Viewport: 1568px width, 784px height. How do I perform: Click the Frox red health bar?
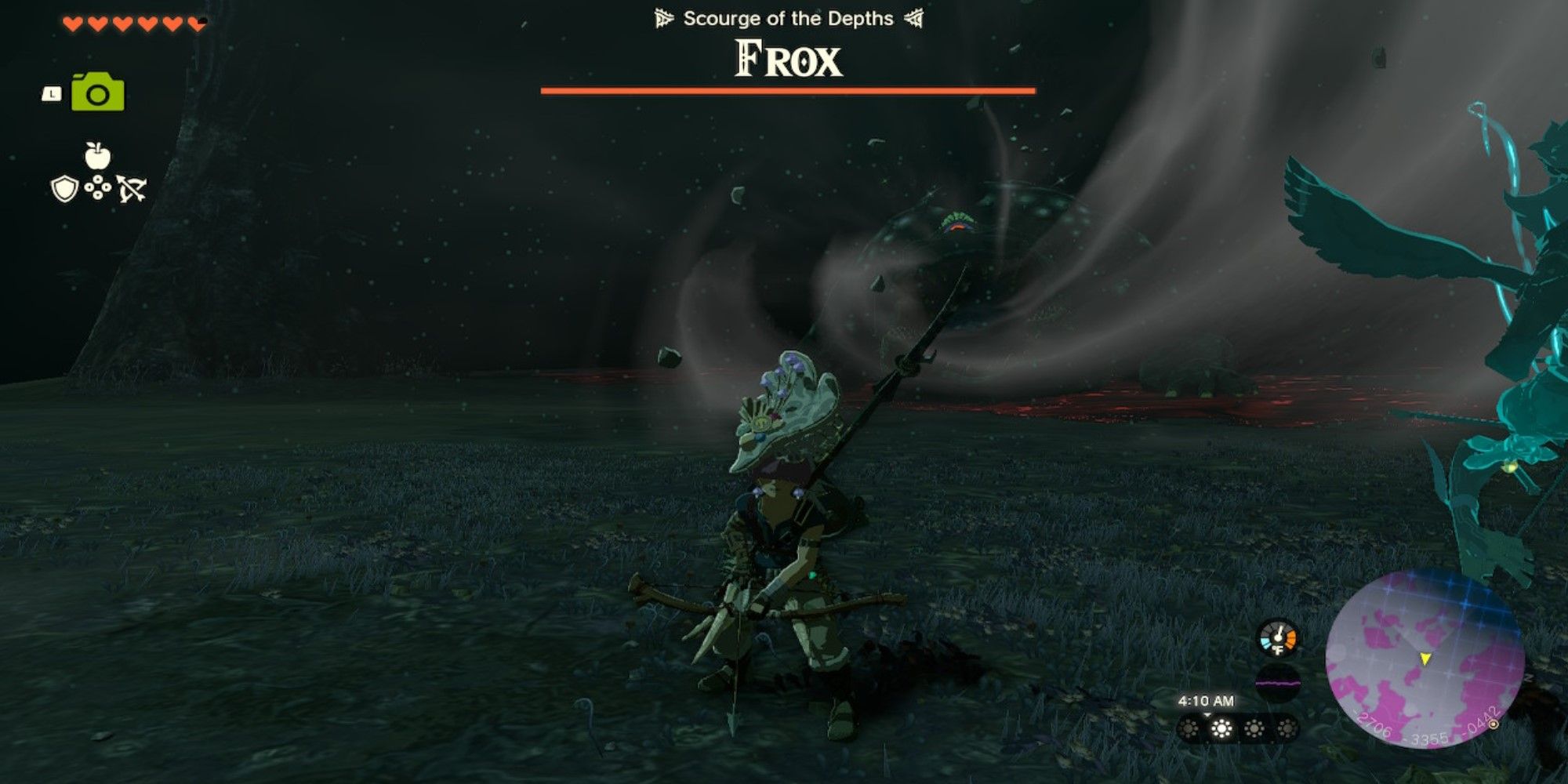coord(788,92)
